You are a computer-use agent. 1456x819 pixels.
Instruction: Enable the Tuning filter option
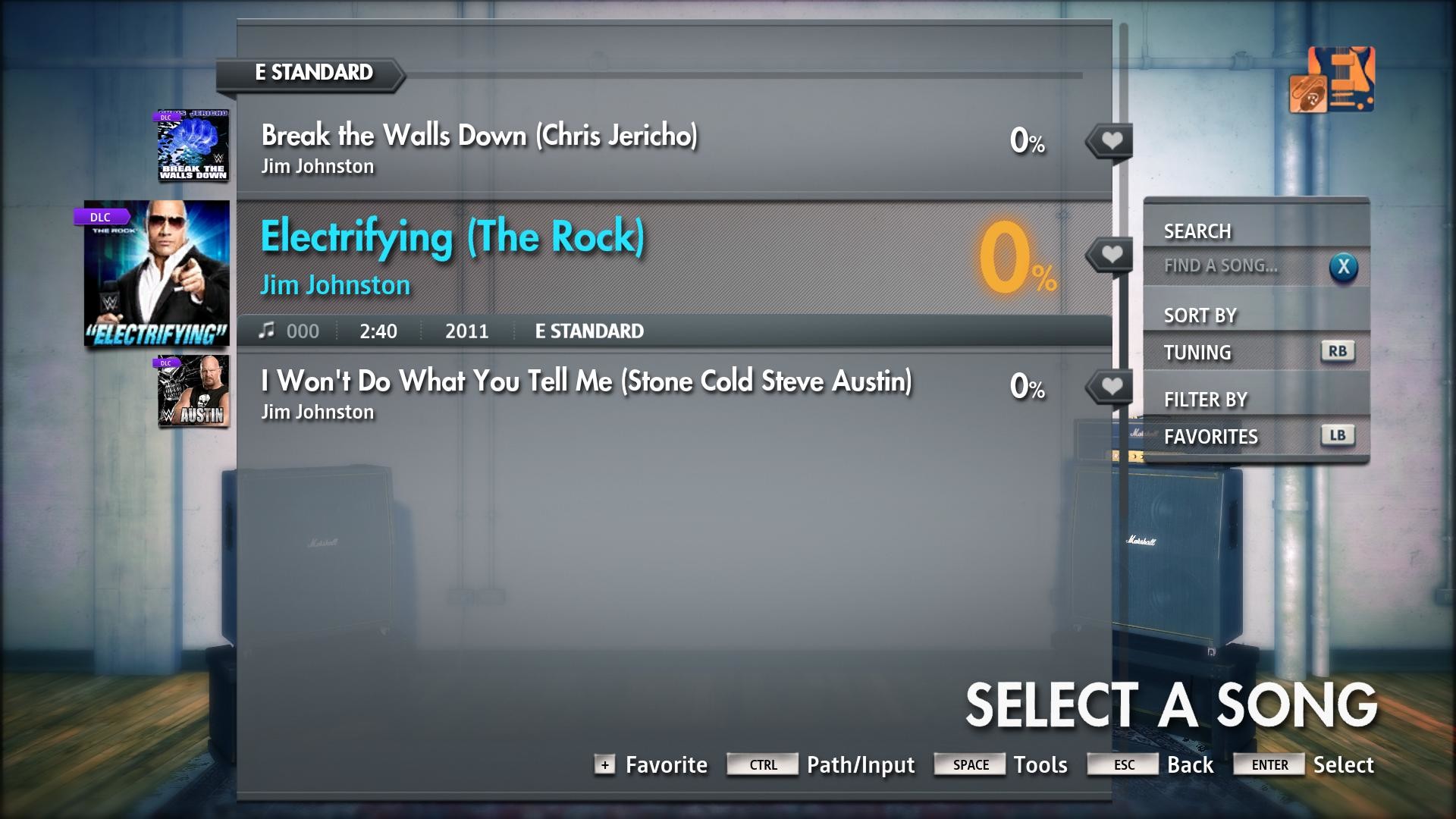point(1198,352)
